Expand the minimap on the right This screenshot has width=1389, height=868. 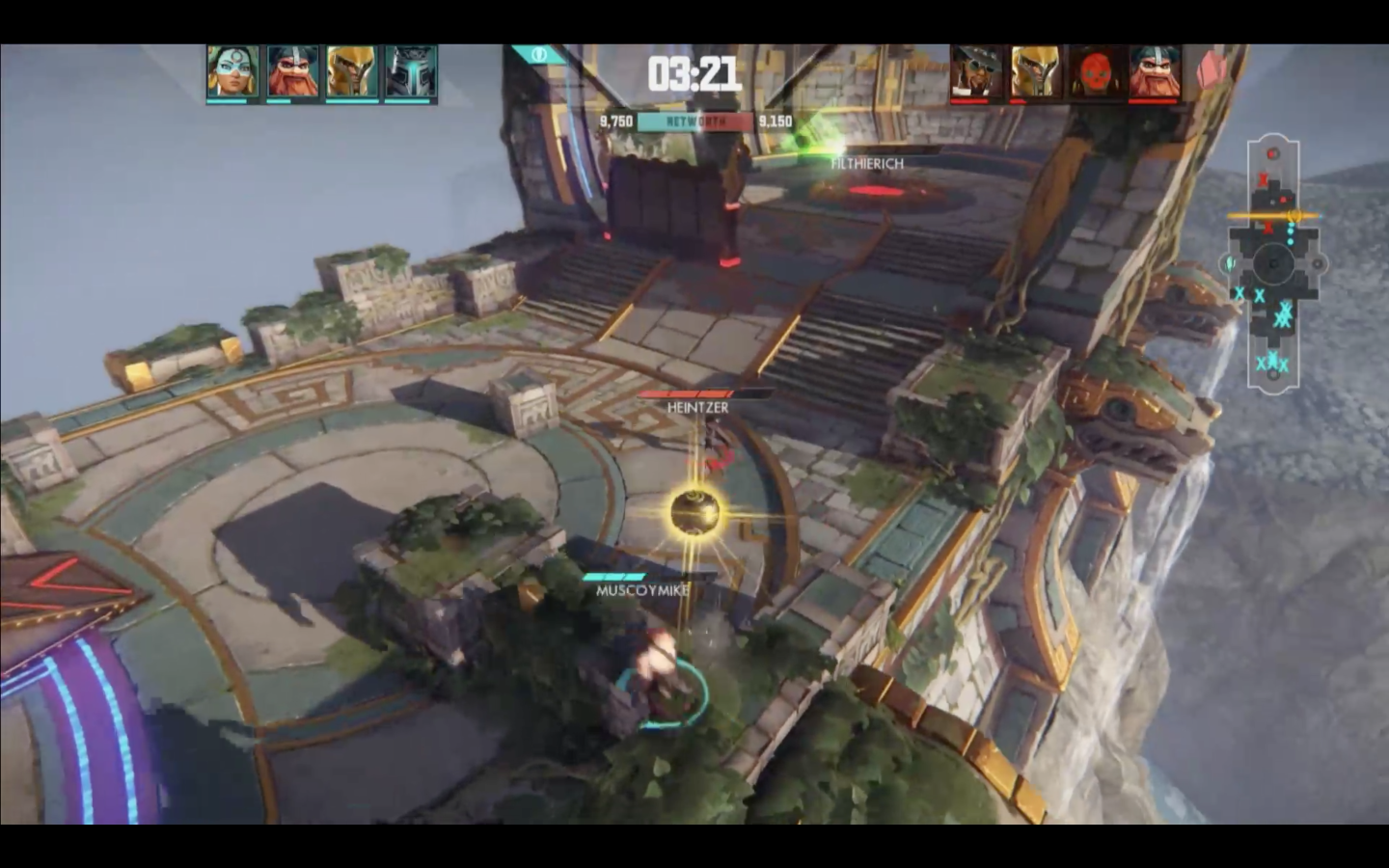pyautogui.click(x=1275, y=260)
